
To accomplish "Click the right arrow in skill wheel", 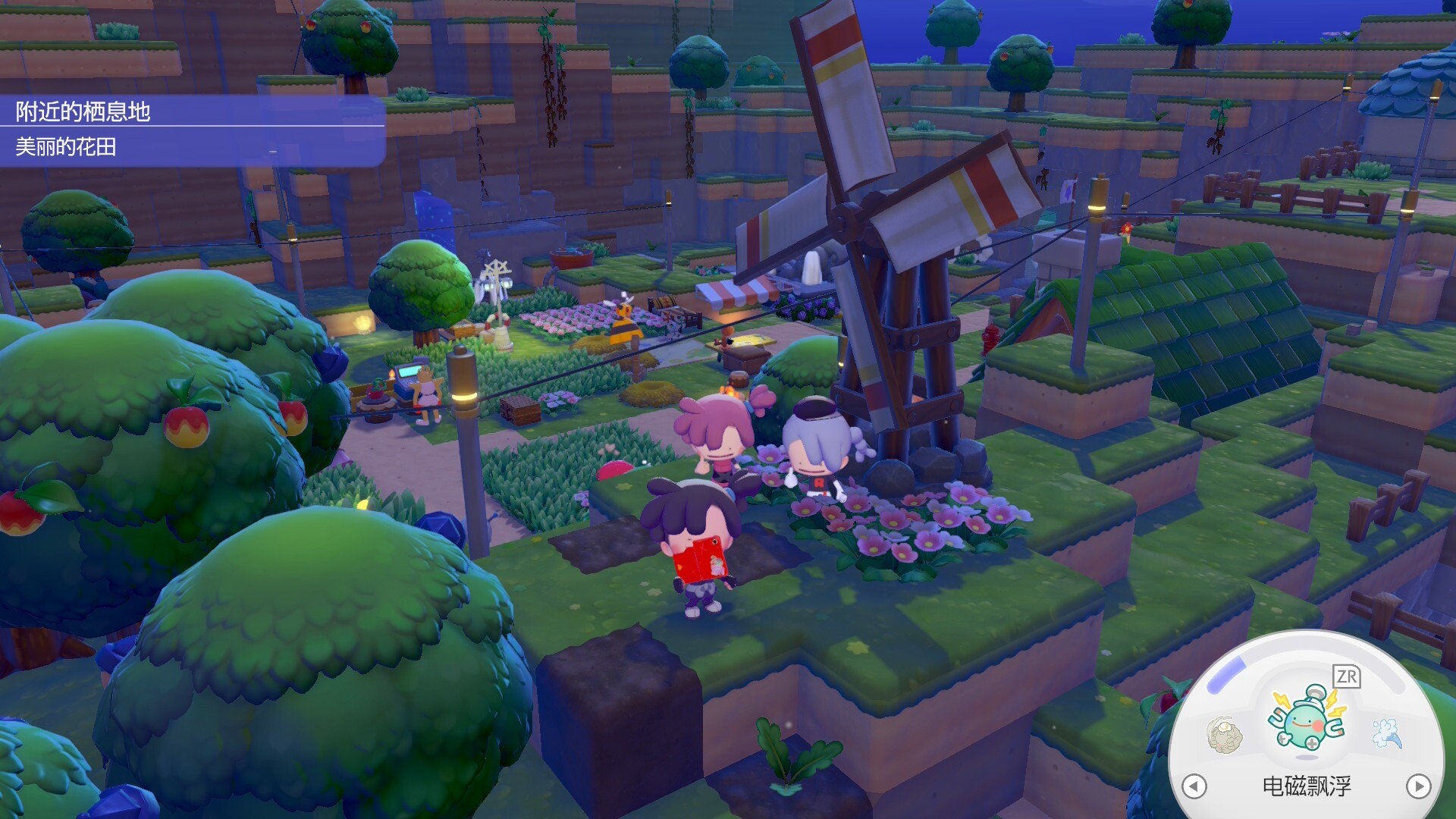I will (1418, 786).
